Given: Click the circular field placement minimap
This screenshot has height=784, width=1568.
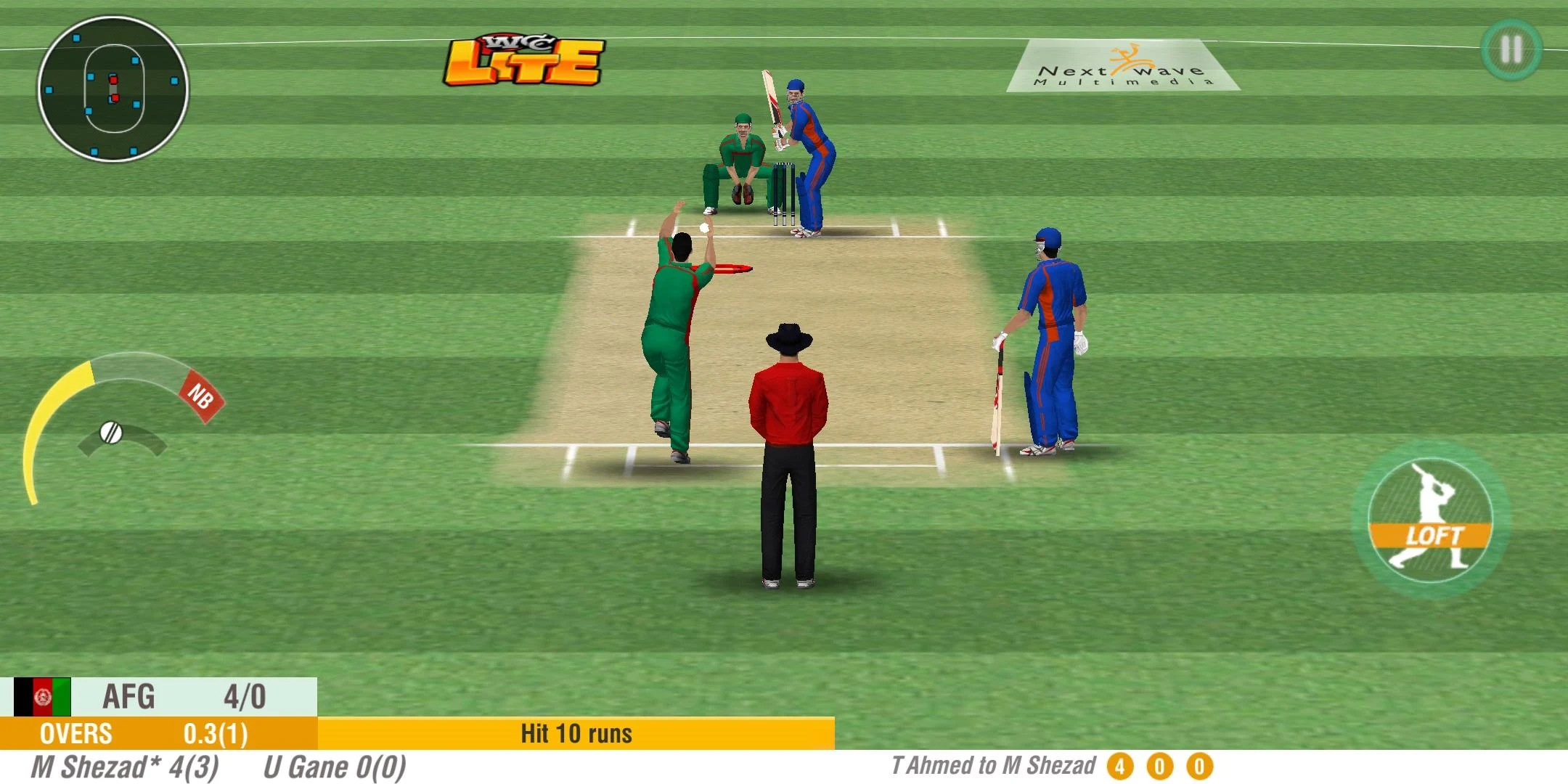Looking at the screenshot, I should click(113, 90).
